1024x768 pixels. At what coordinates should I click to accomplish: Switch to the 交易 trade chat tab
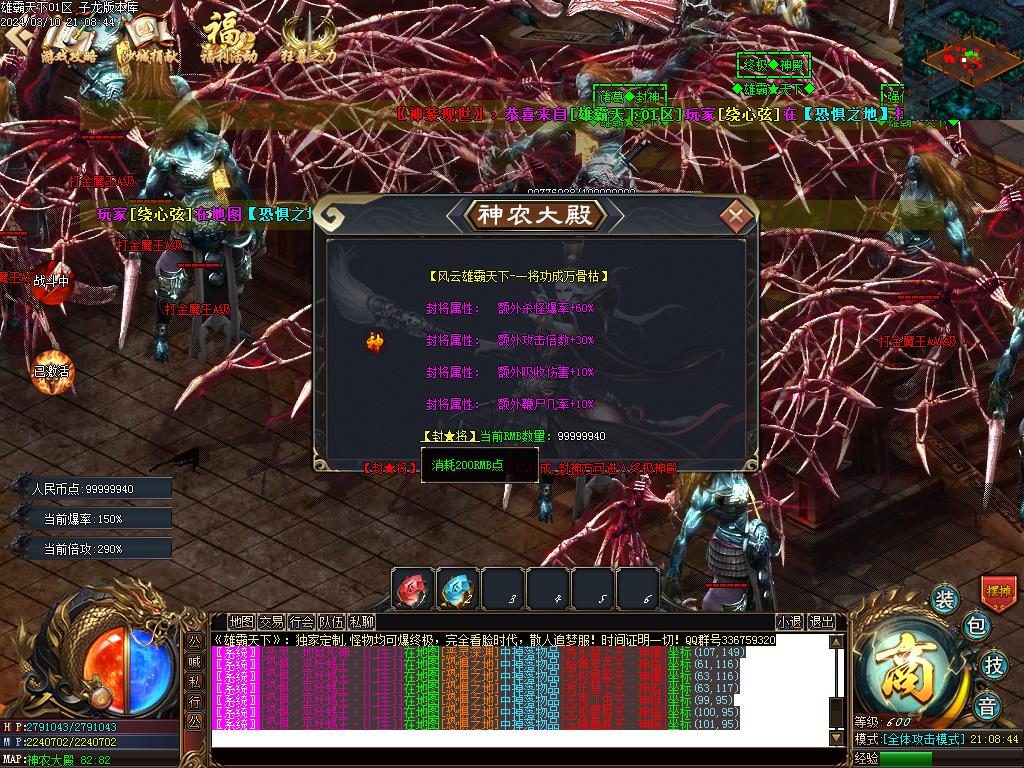271,622
